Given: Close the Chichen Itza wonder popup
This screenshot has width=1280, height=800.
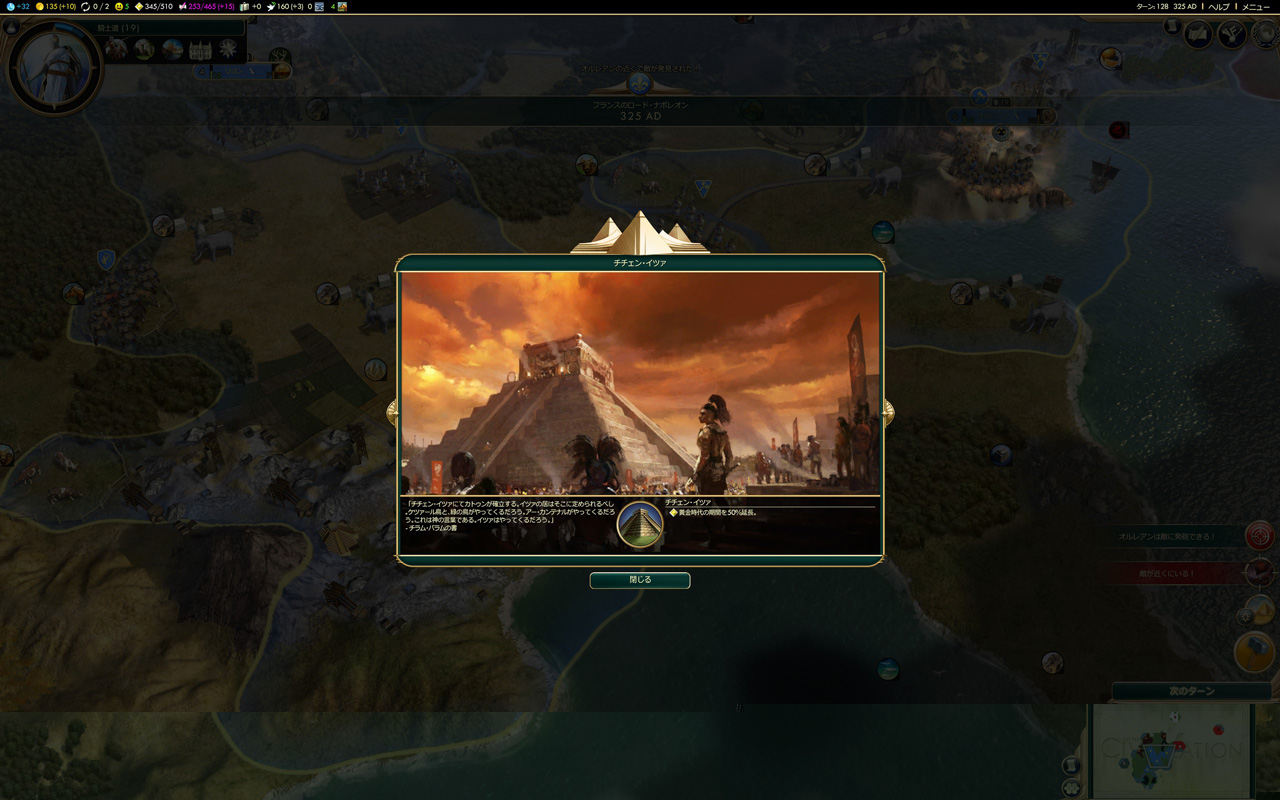Looking at the screenshot, I should point(640,580).
